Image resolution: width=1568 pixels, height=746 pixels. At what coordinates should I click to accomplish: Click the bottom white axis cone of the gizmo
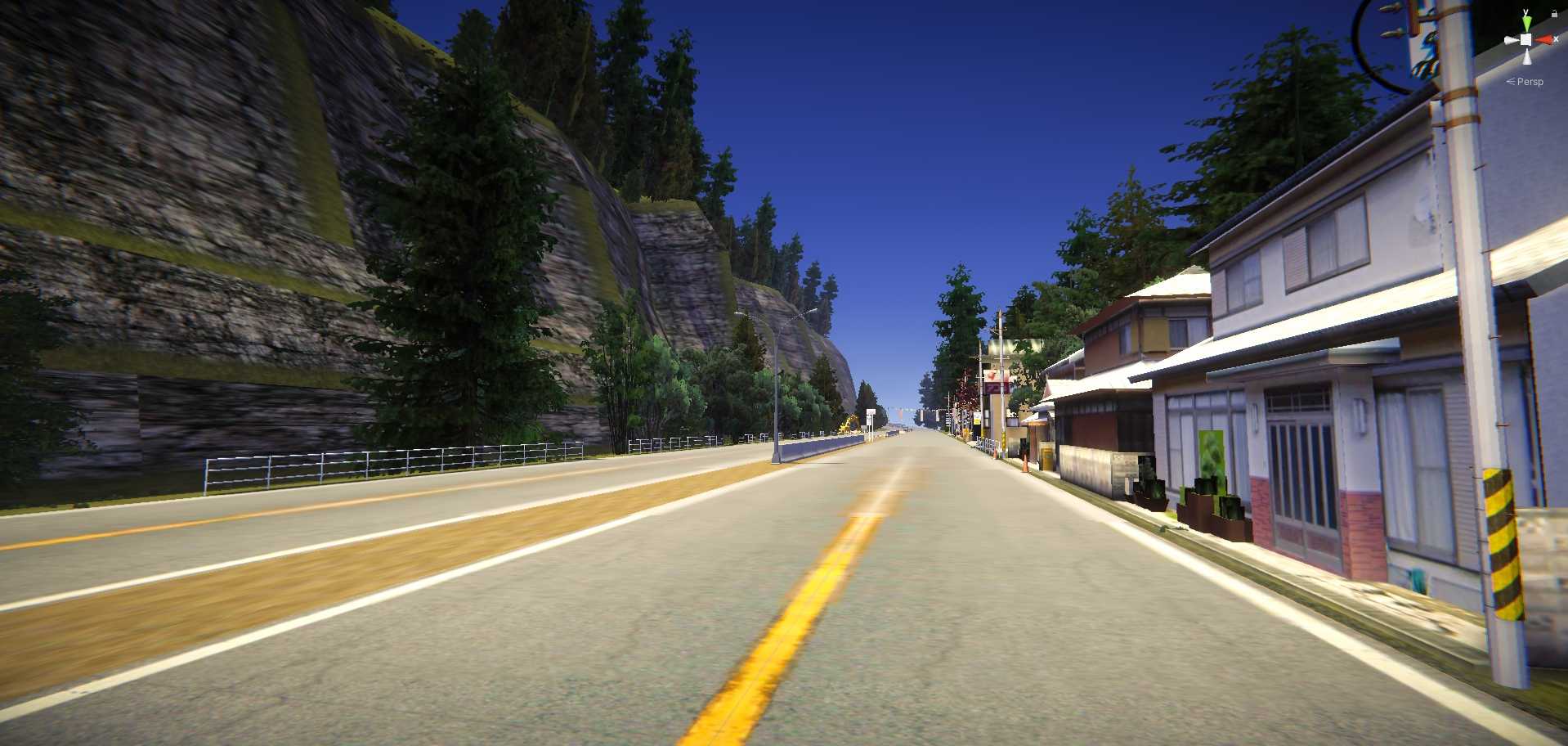tap(1527, 56)
